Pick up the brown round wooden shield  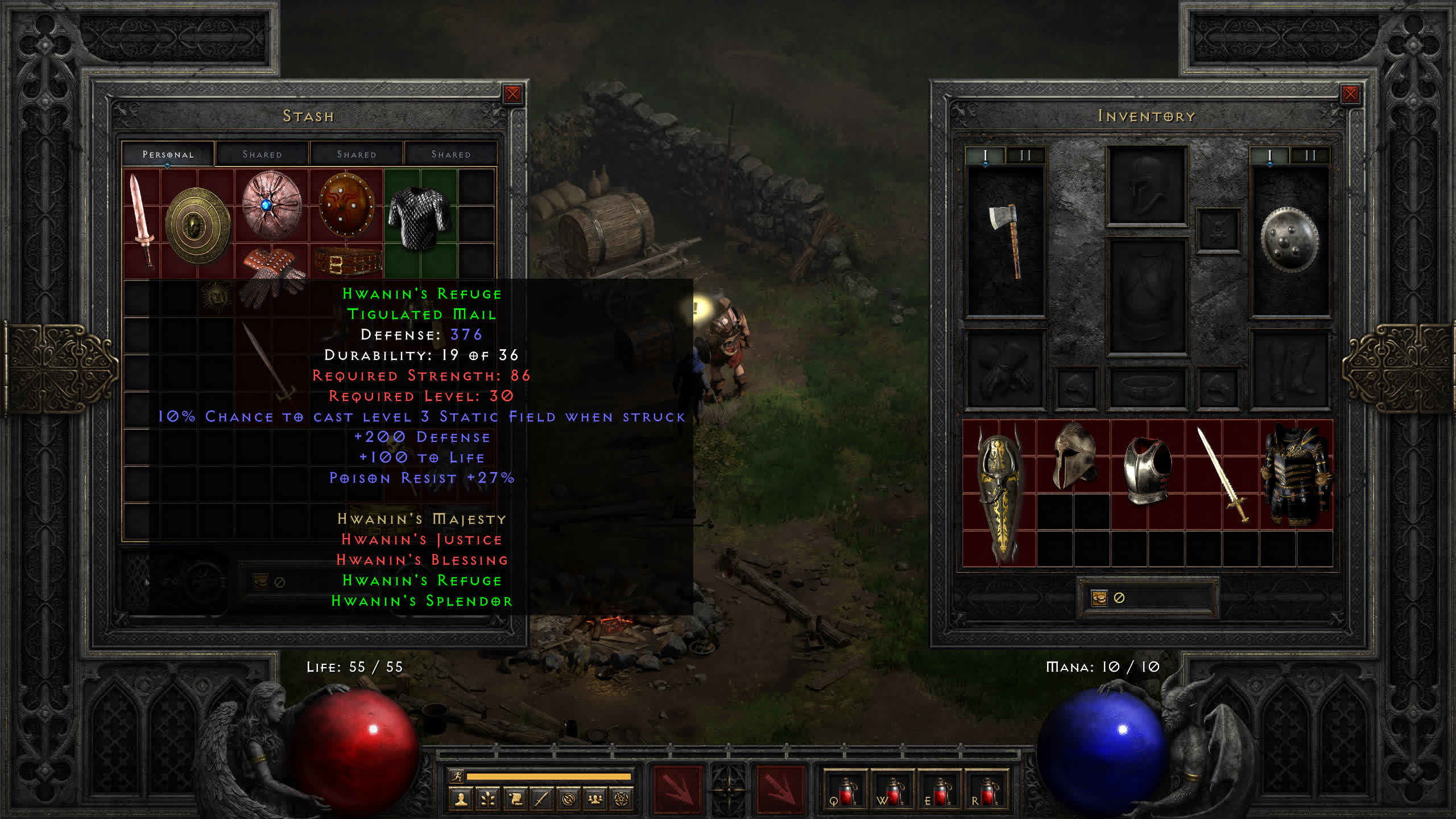click(x=346, y=205)
